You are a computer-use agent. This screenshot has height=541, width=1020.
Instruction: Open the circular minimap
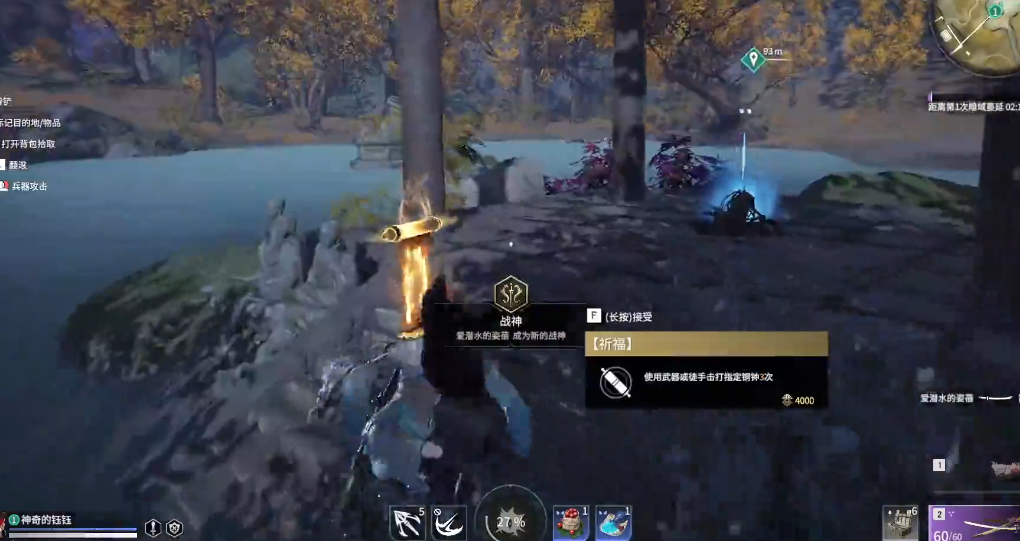[974, 33]
